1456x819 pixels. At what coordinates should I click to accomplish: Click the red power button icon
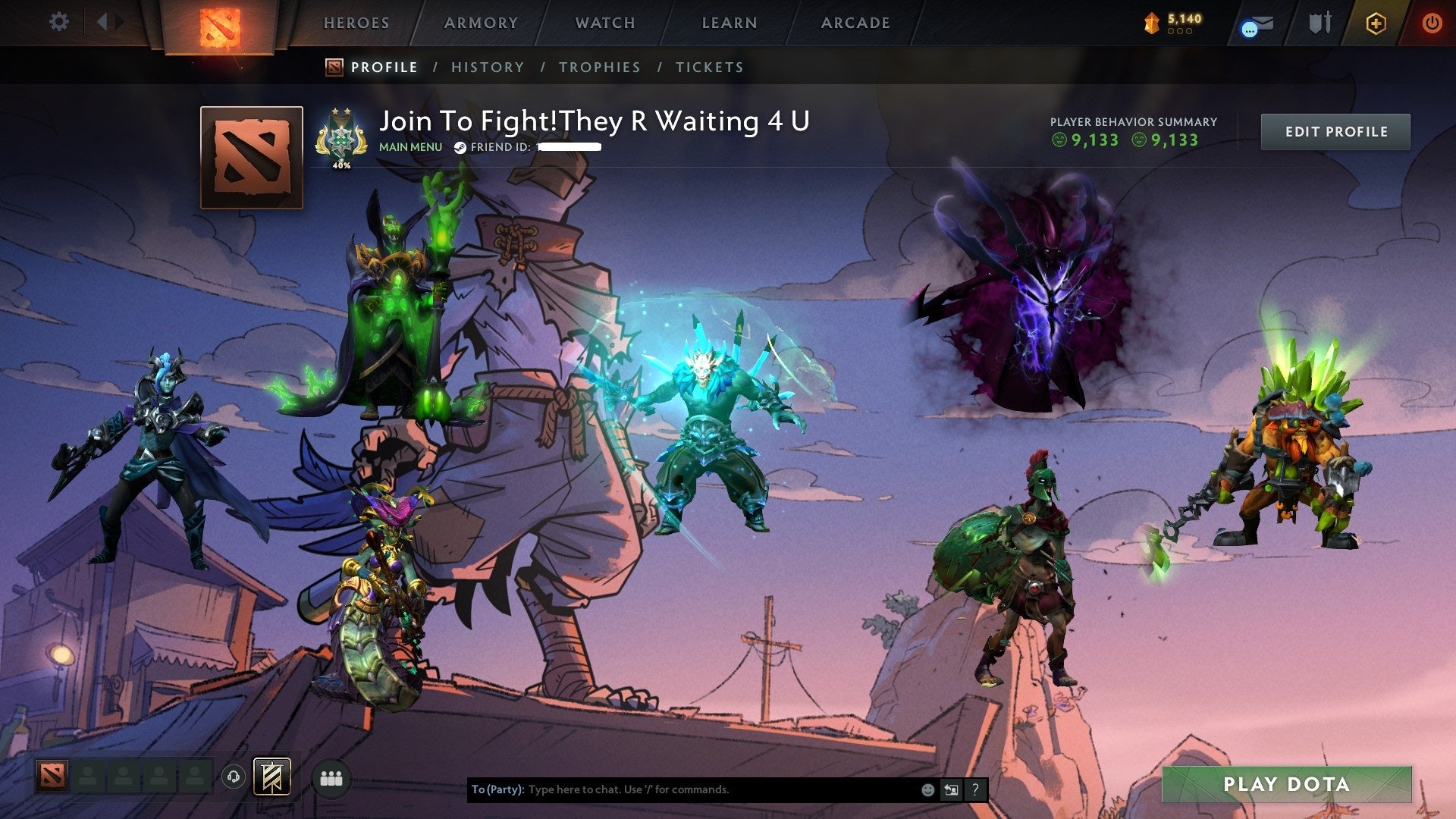coord(1433,23)
